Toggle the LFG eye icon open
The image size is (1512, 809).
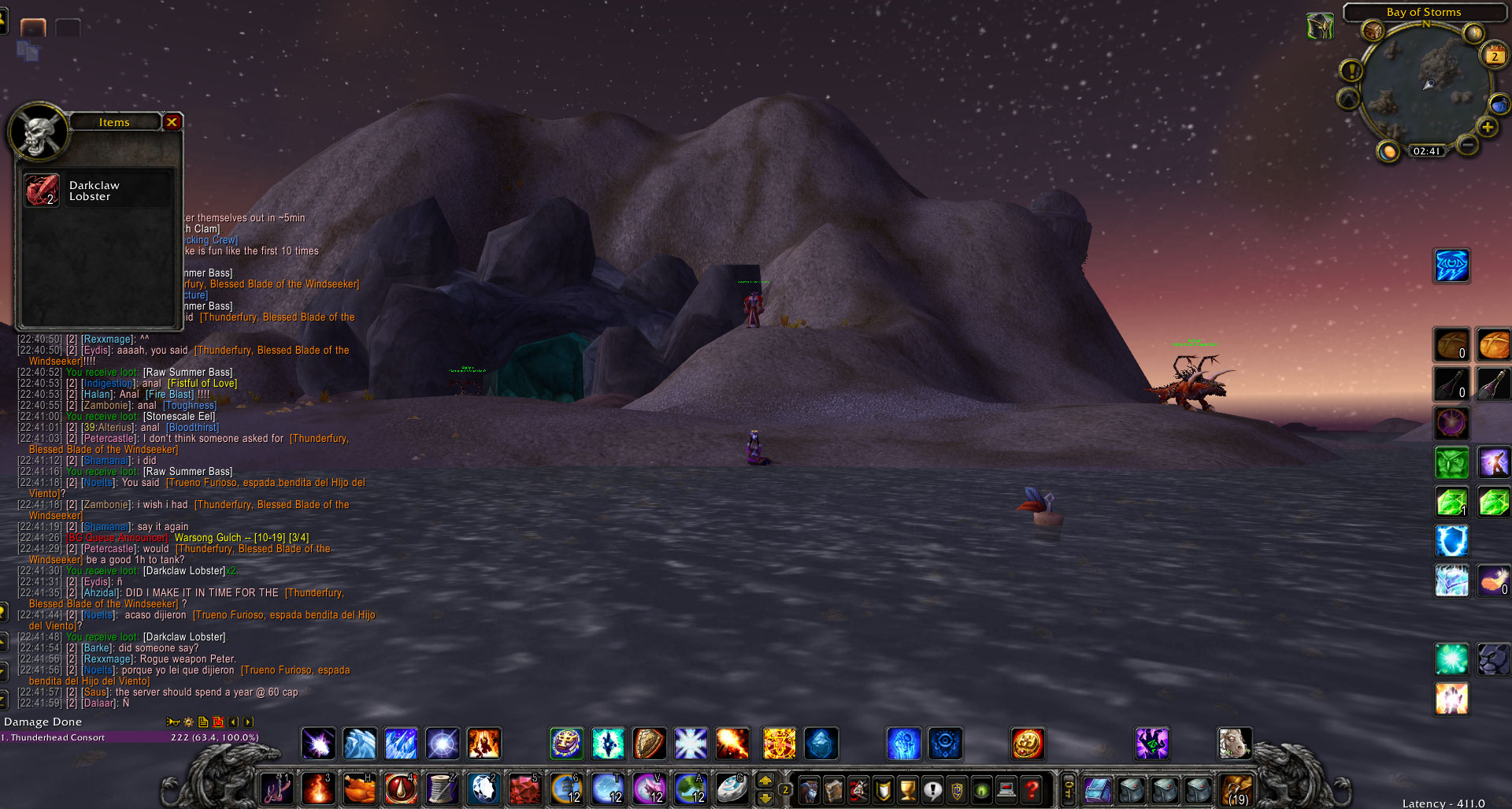click(x=981, y=790)
